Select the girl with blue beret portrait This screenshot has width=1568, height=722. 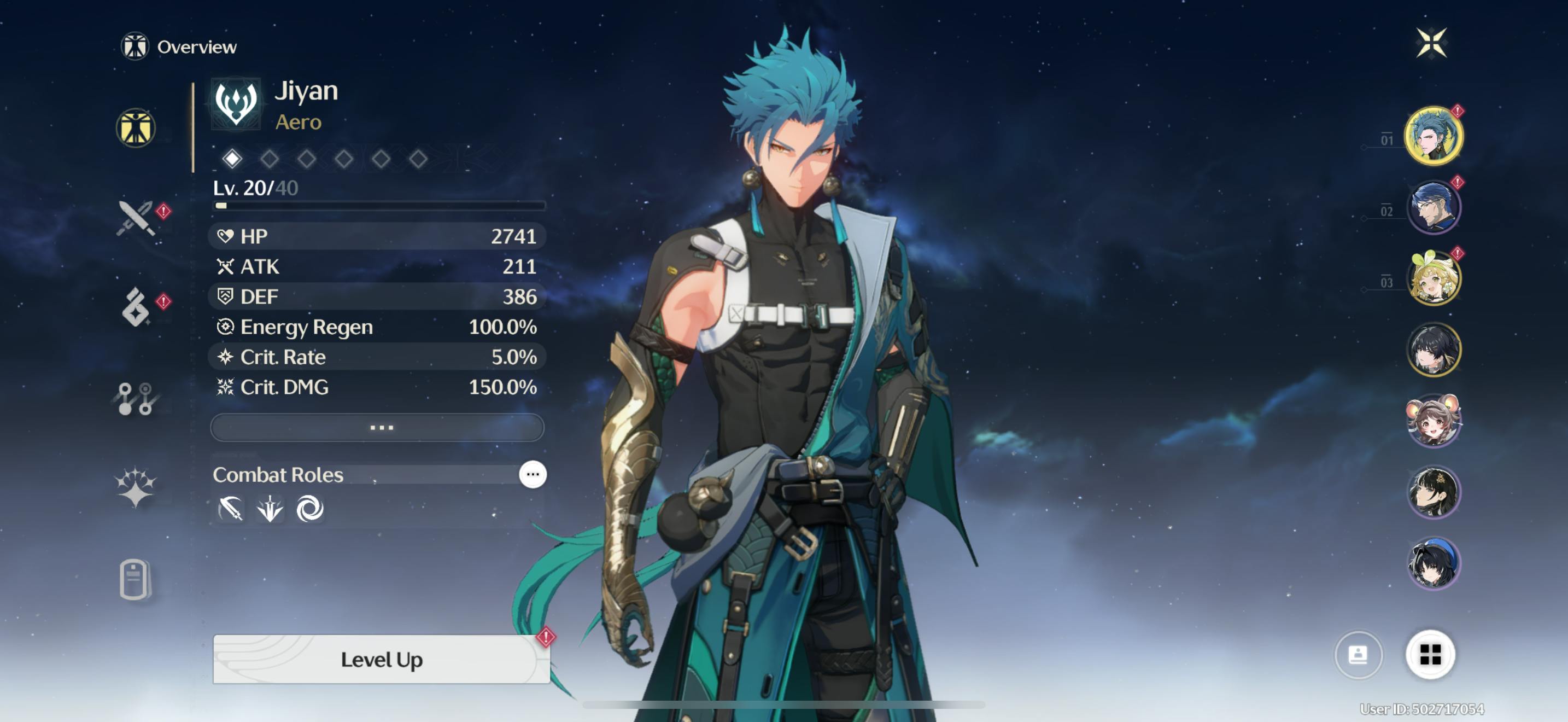click(x=1433, y=563)
